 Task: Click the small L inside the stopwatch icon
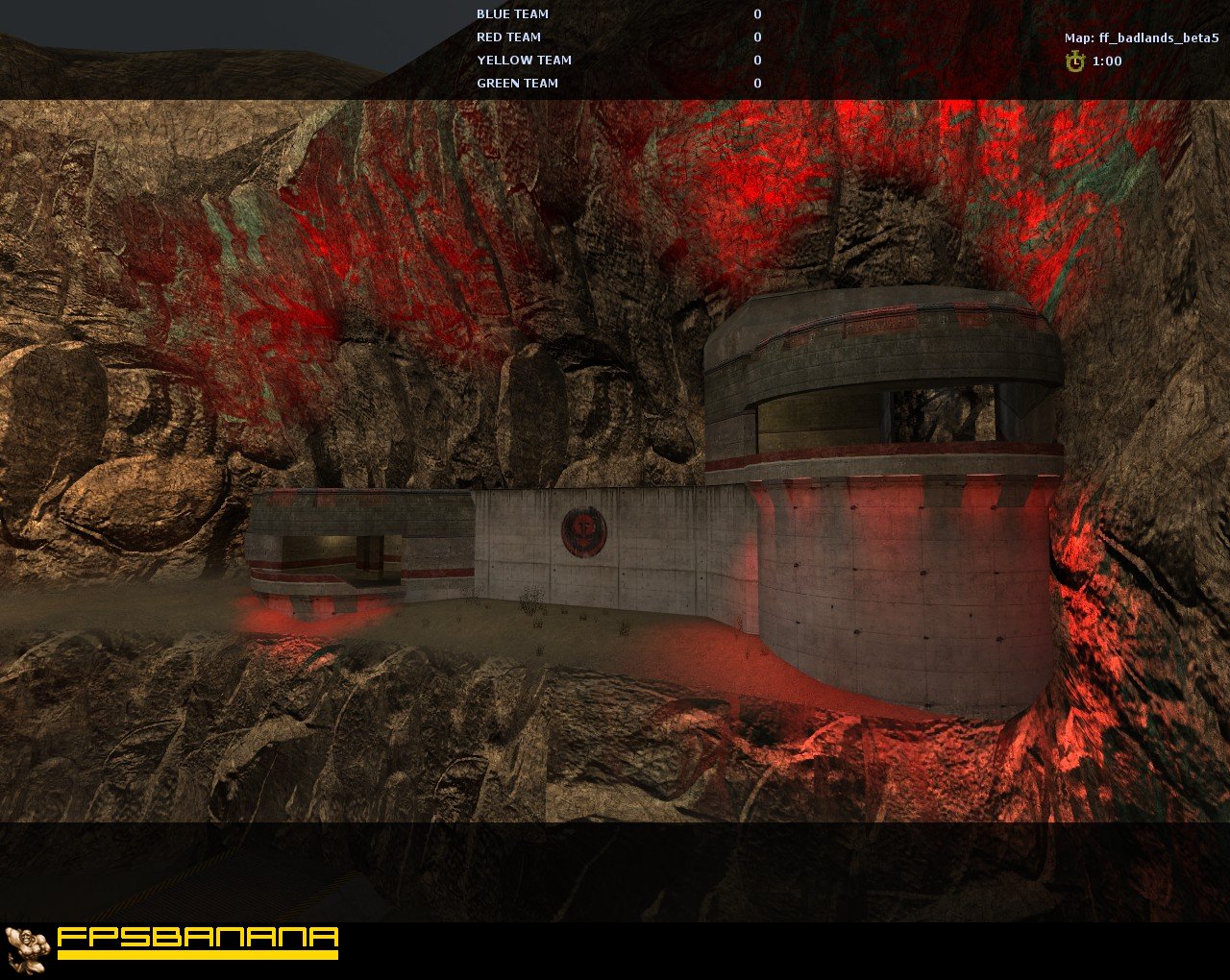(x=1078, y=61)
